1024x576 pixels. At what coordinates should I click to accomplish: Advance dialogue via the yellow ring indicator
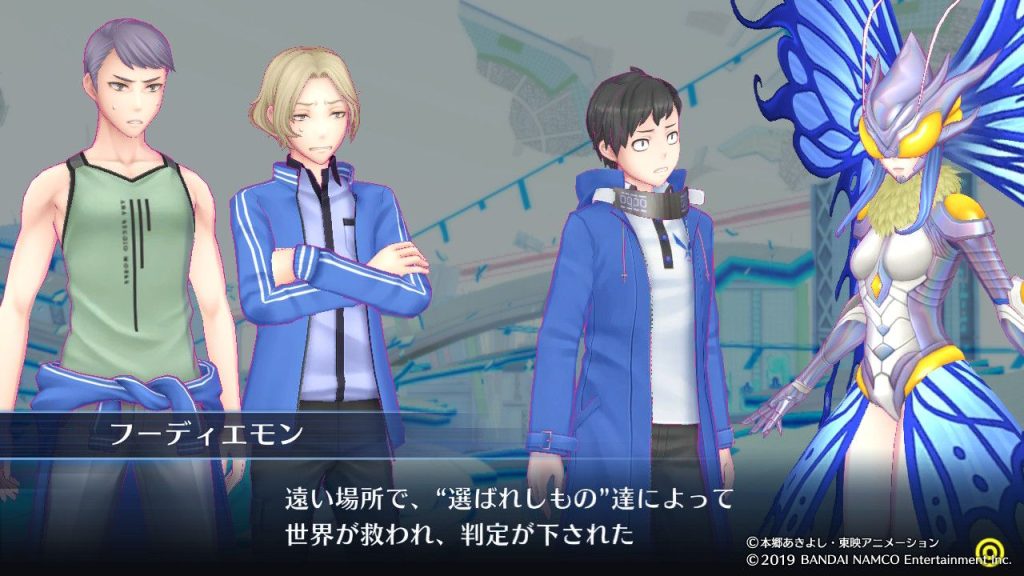point(1001,553)
